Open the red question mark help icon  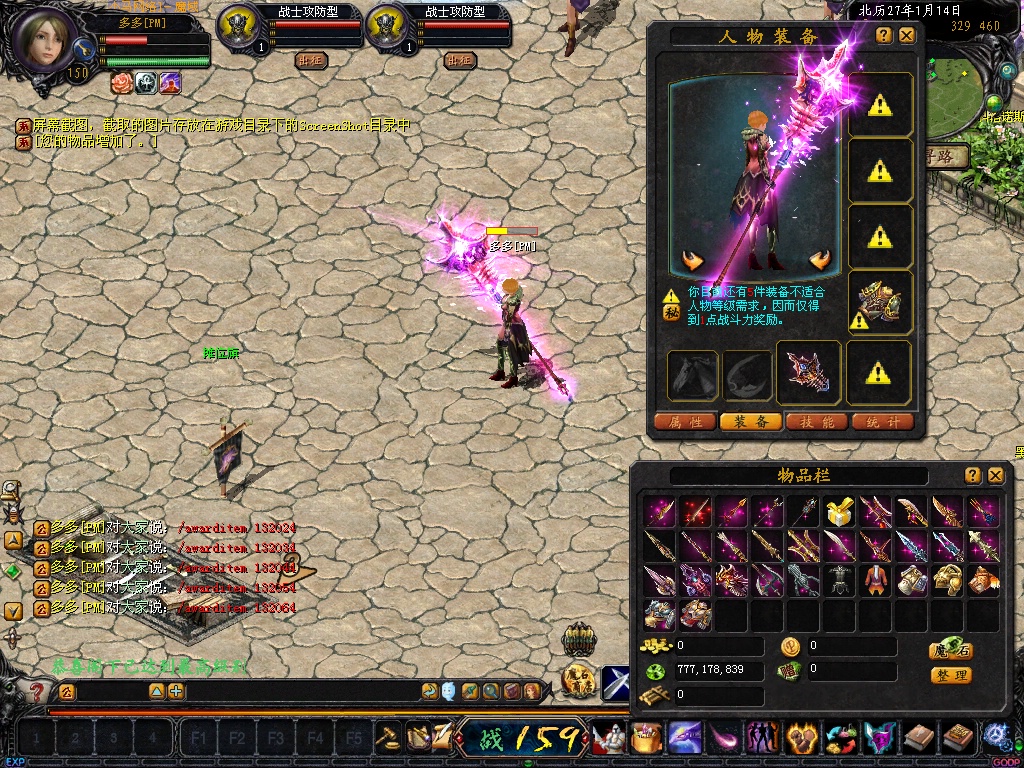pyautogui.click(x=37, y=691)
